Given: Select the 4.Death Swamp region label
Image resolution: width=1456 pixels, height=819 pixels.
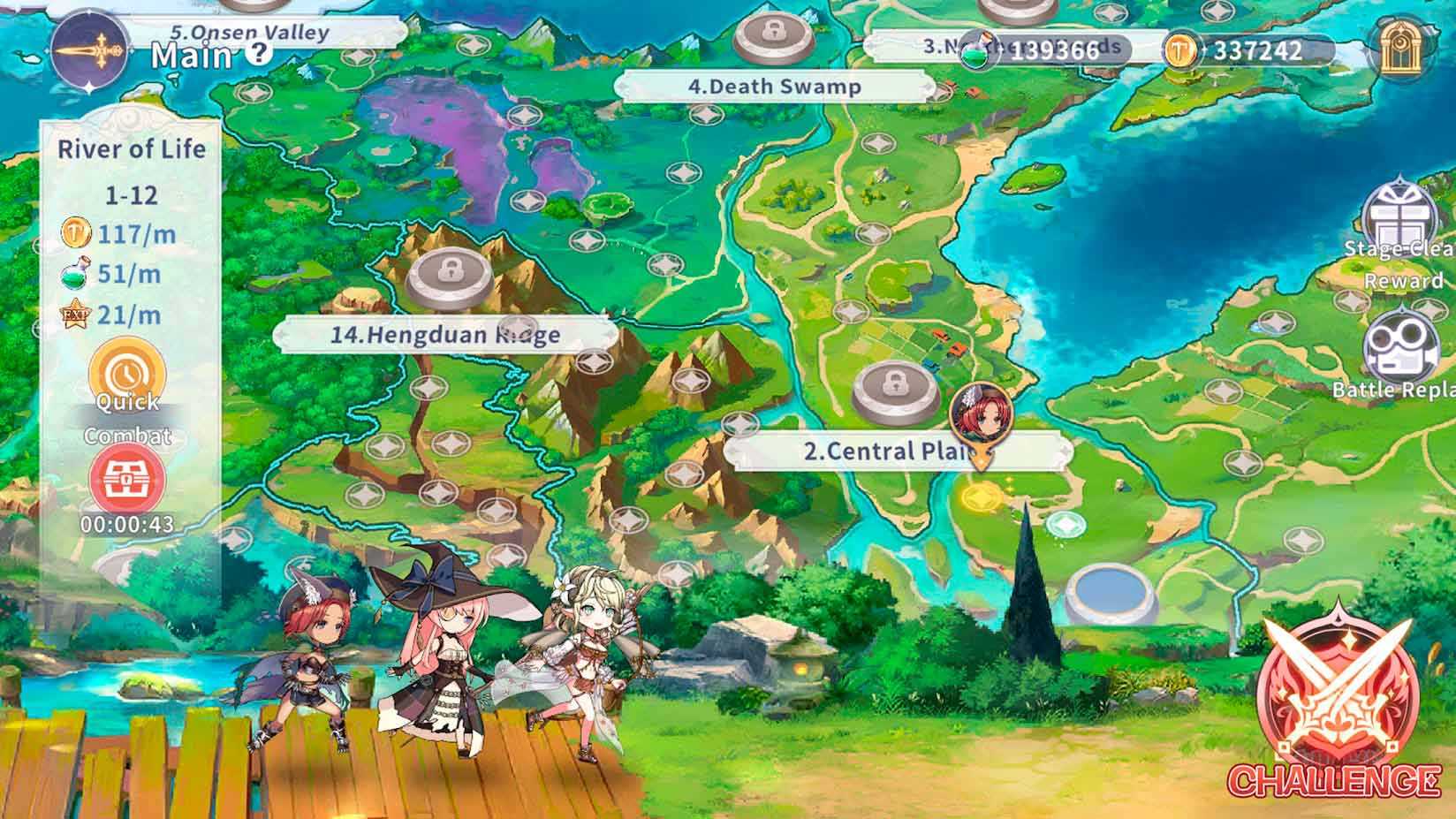Looking at the screenshot, I should [774, 87].
